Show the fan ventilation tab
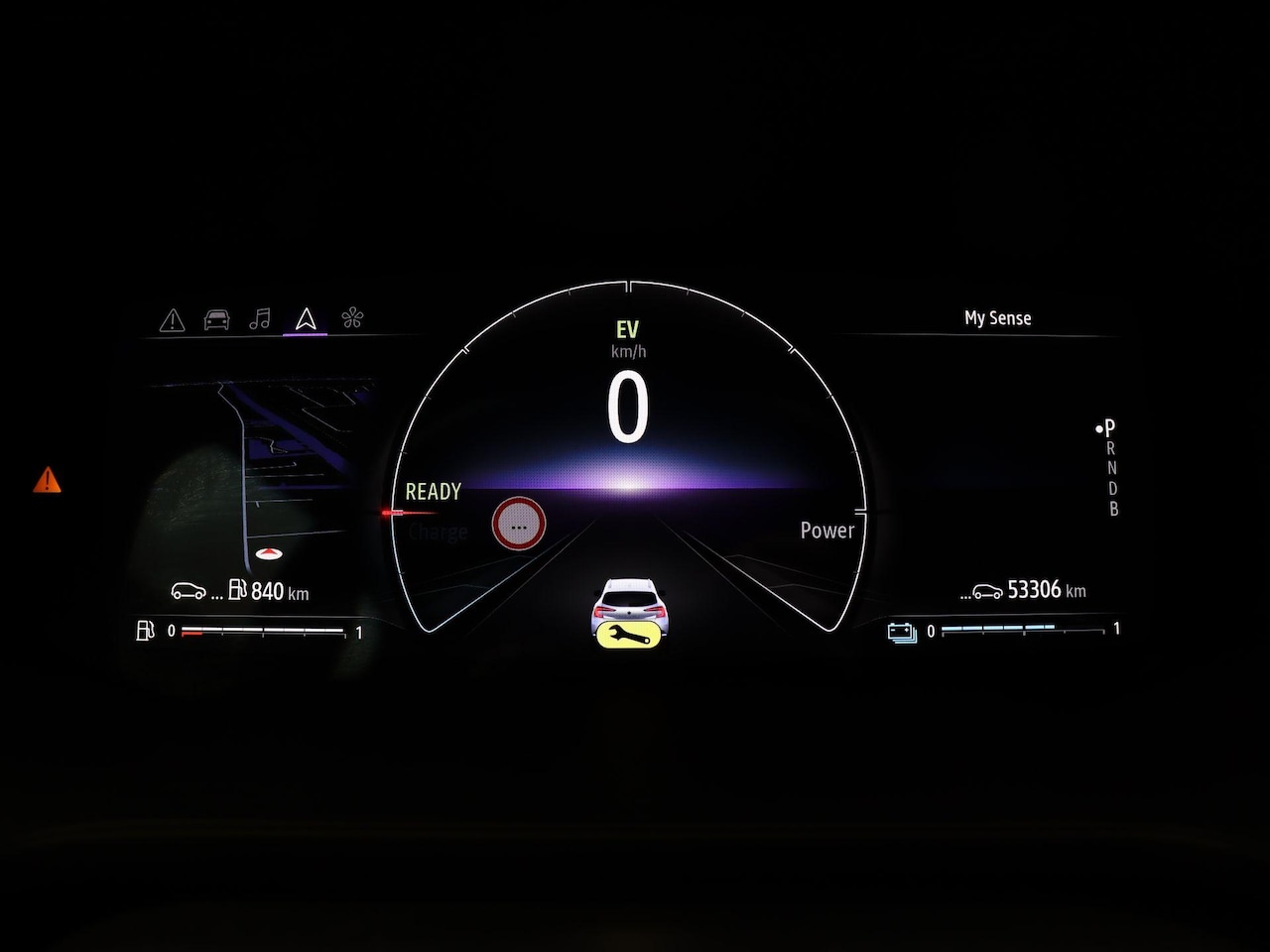Image resolution: width=1270 pixels, height=952 pixels. (x=352, y=318)
